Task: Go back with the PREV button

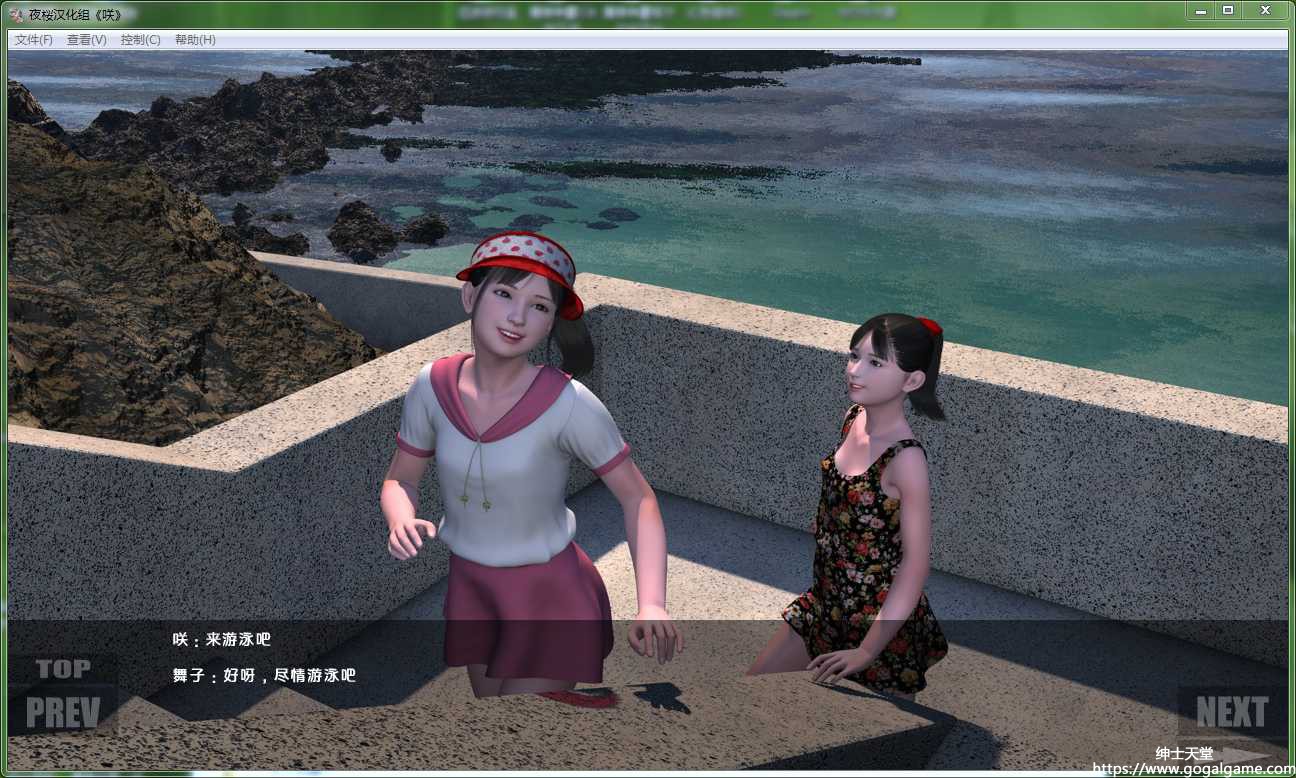Action: point(63,713)
